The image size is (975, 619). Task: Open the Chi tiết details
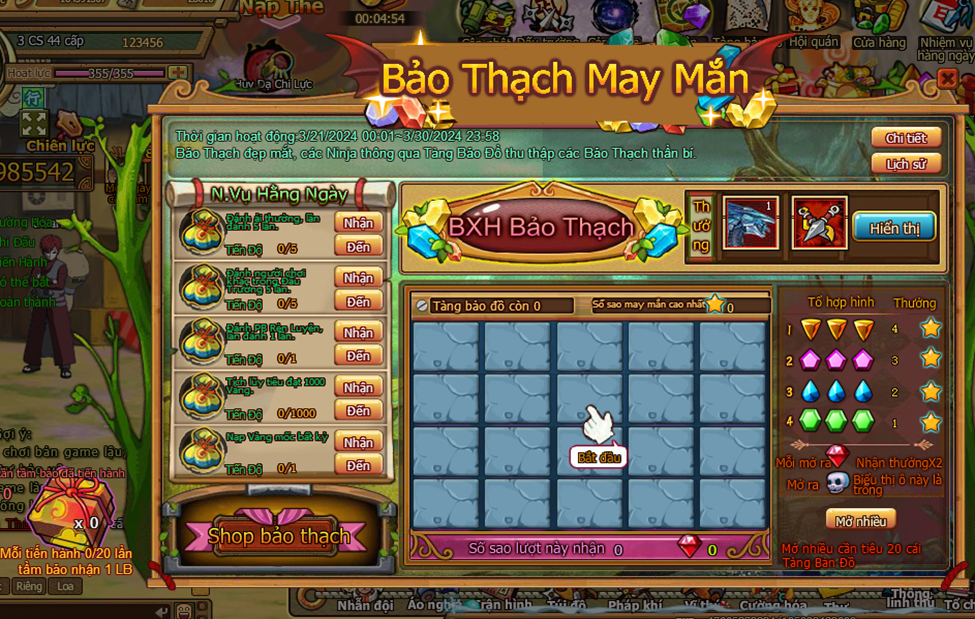coord(906,138)
